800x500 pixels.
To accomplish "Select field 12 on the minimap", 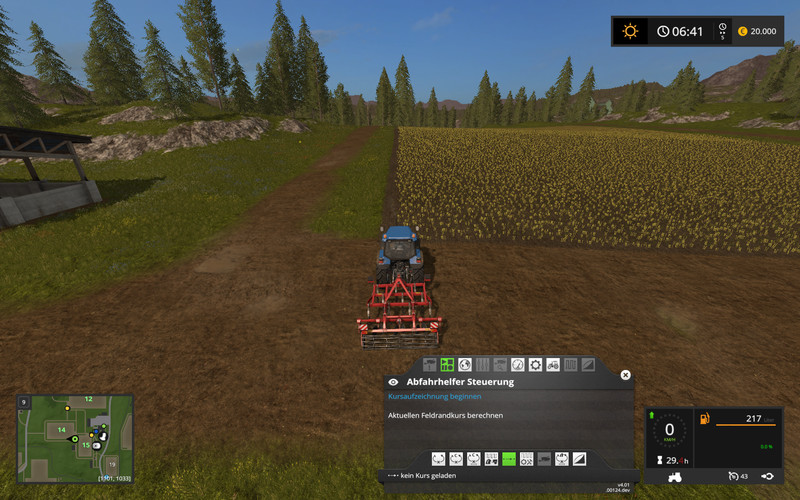I will [x=88, y=400].
